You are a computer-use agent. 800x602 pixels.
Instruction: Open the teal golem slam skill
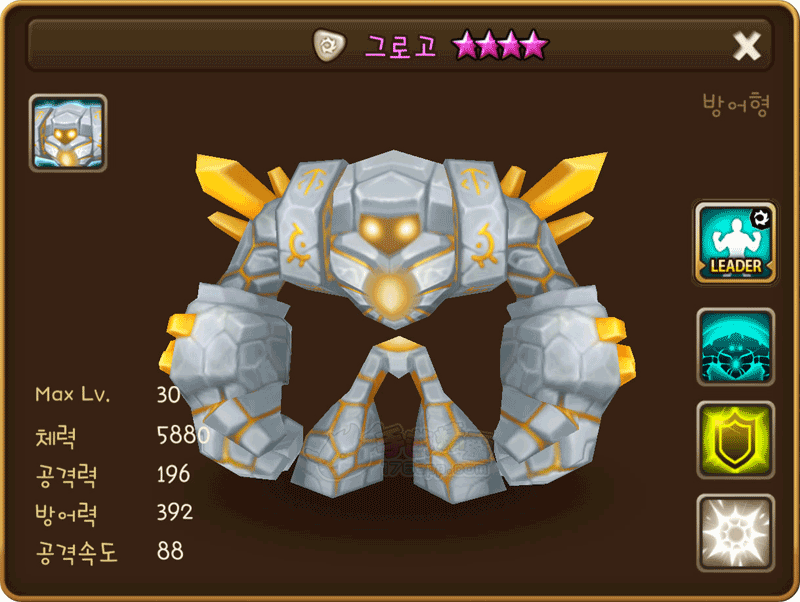point(735,347)
